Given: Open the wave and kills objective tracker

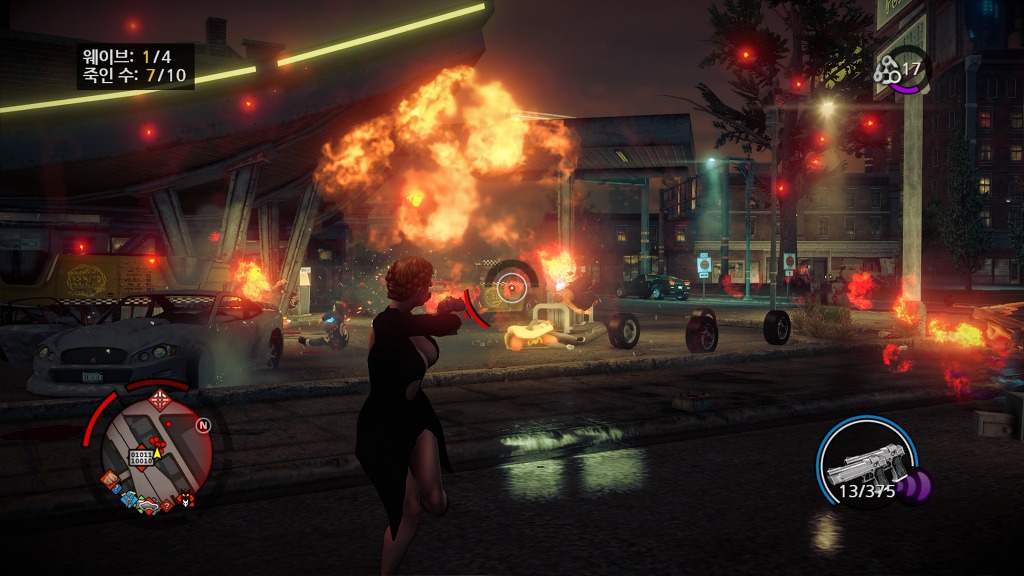Looking at the screenshot, I should tap(135, 66).
